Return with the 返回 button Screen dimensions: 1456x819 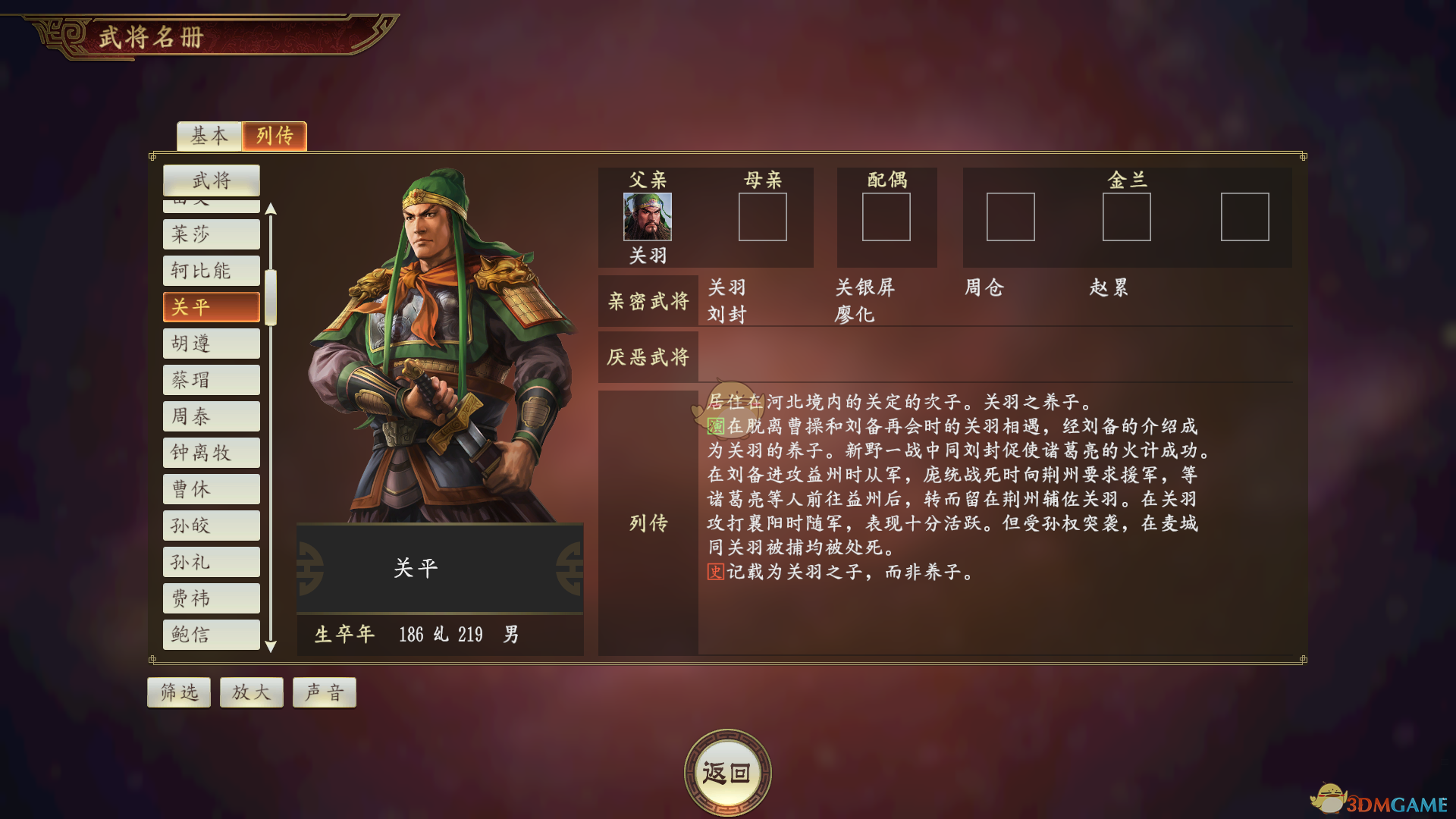[727, 773]
